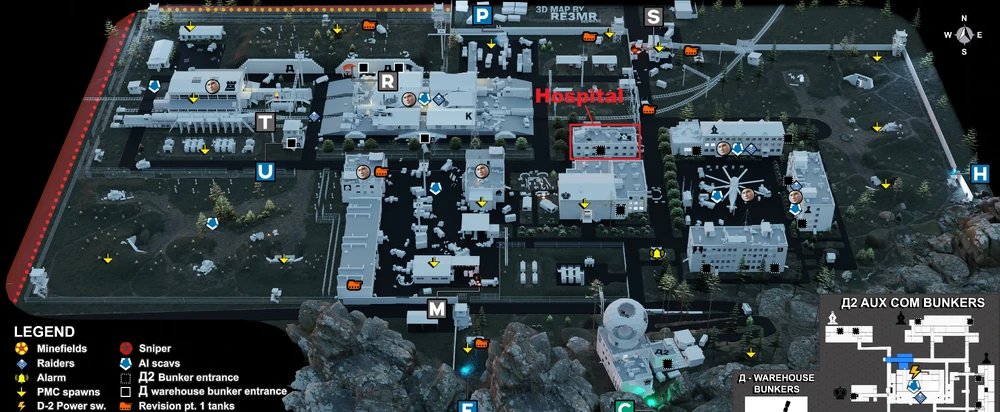Select the blue U map marker

click(265, 171)
